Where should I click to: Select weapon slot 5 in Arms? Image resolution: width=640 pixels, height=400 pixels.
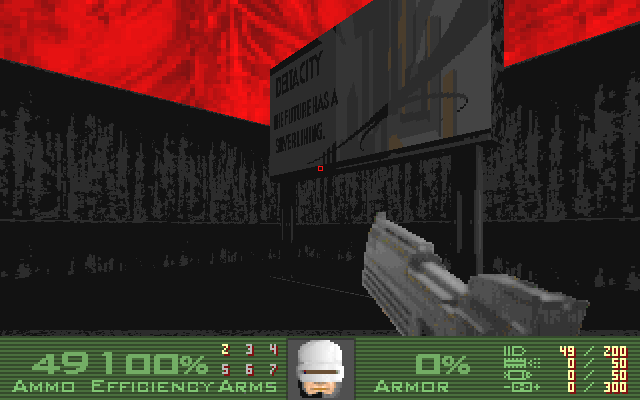pos(224,369)
